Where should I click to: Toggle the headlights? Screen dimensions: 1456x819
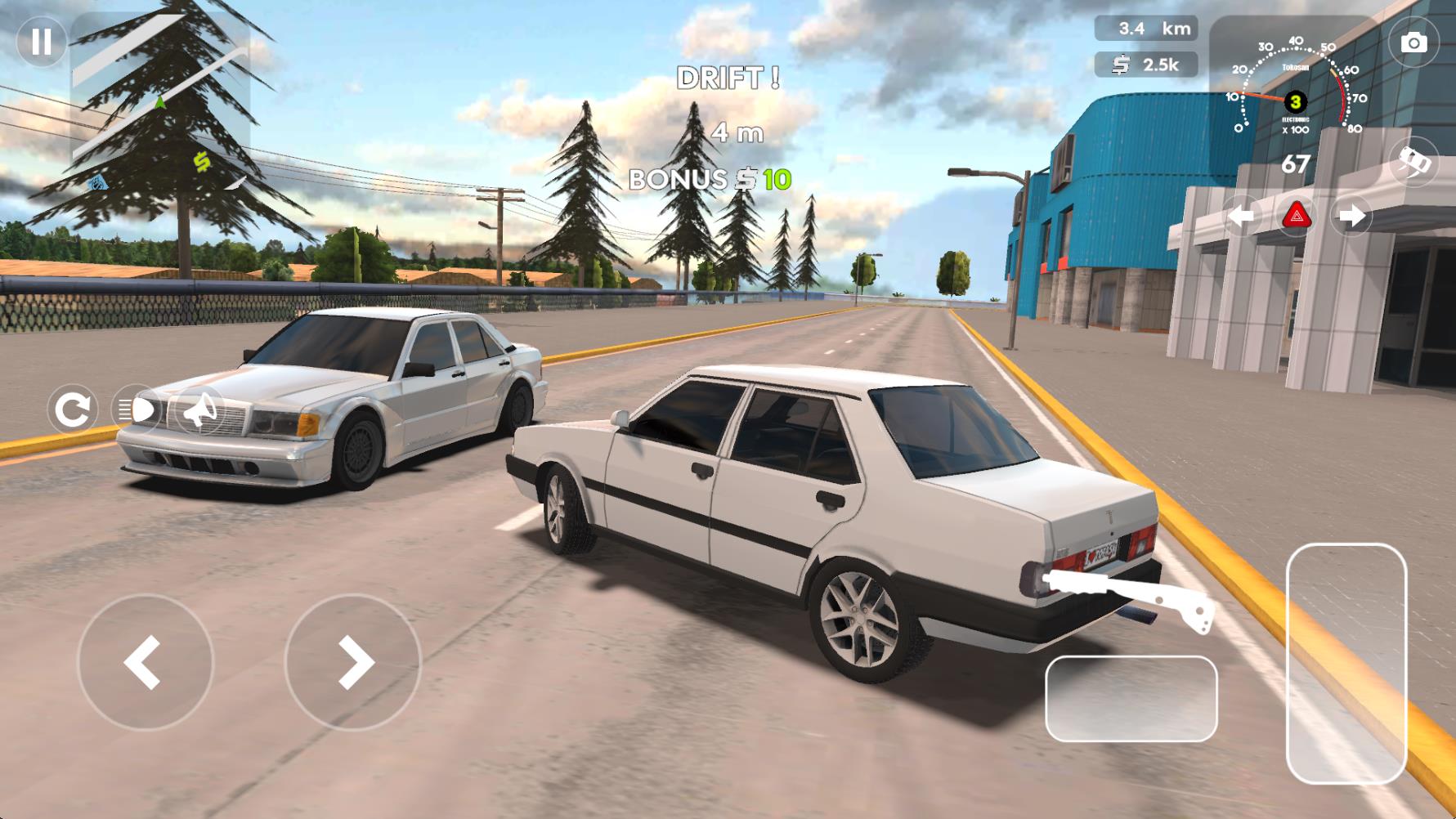pos(136,409)
